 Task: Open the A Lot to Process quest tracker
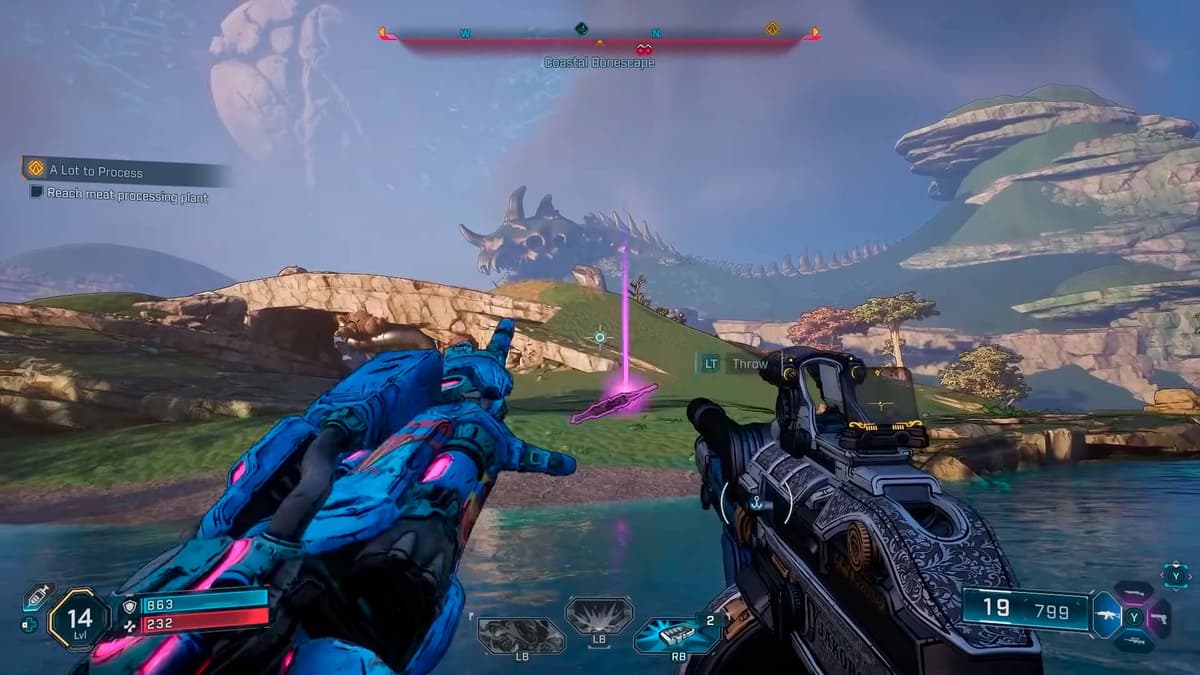click(96, 171)
